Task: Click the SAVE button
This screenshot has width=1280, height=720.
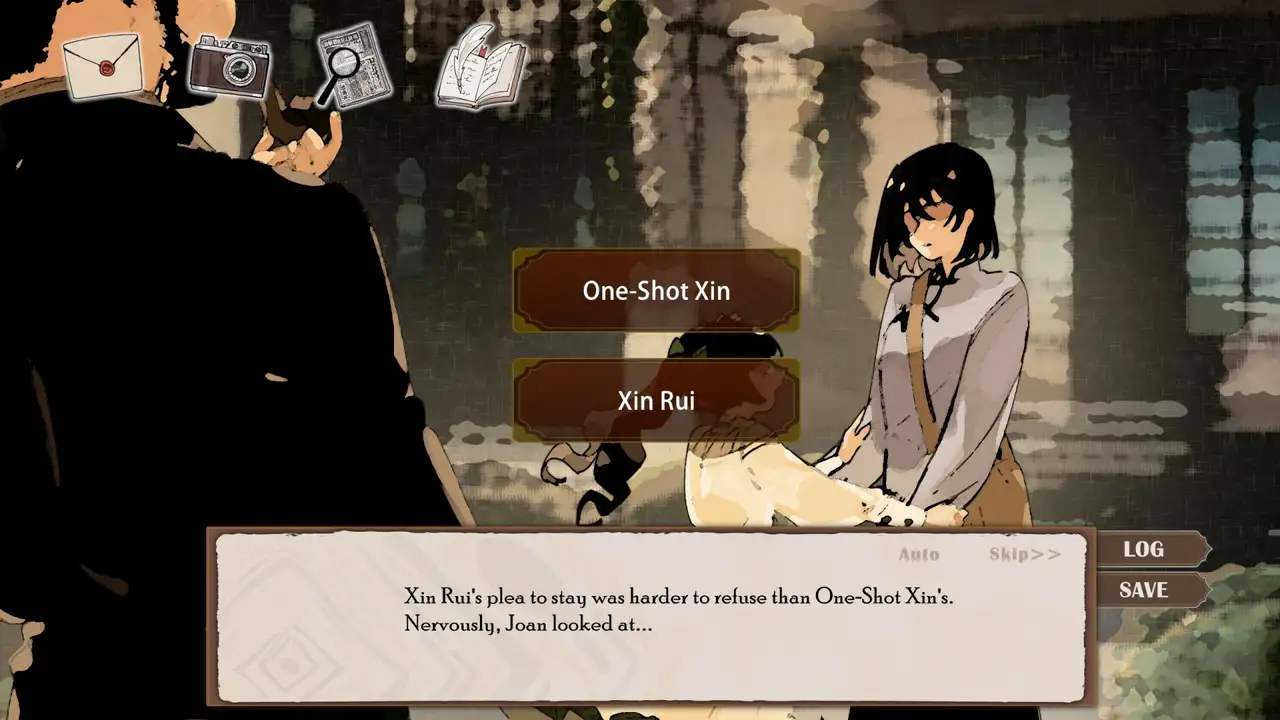Action: (1144, 590)
